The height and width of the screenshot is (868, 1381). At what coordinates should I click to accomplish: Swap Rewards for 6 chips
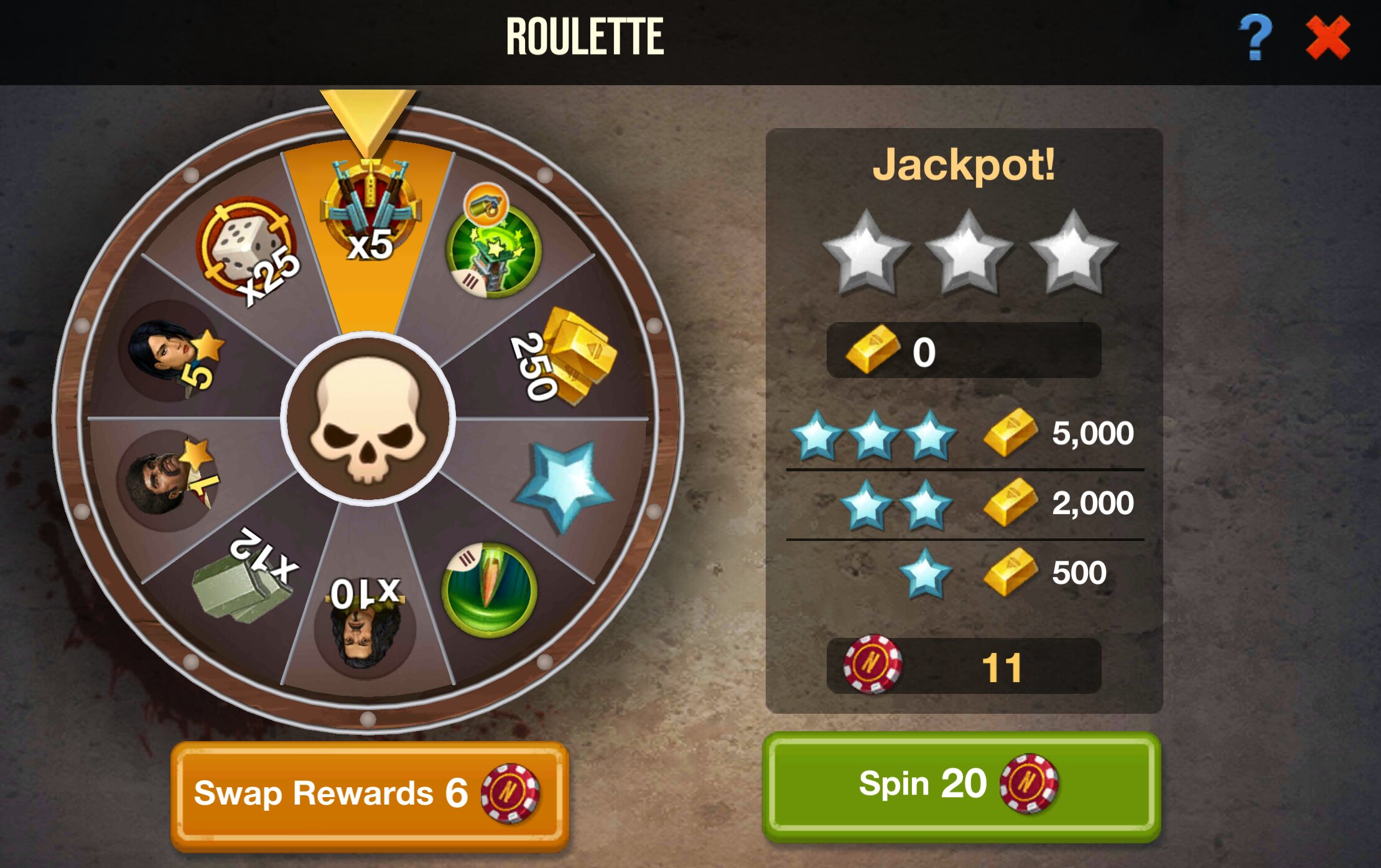click(370, 793)
